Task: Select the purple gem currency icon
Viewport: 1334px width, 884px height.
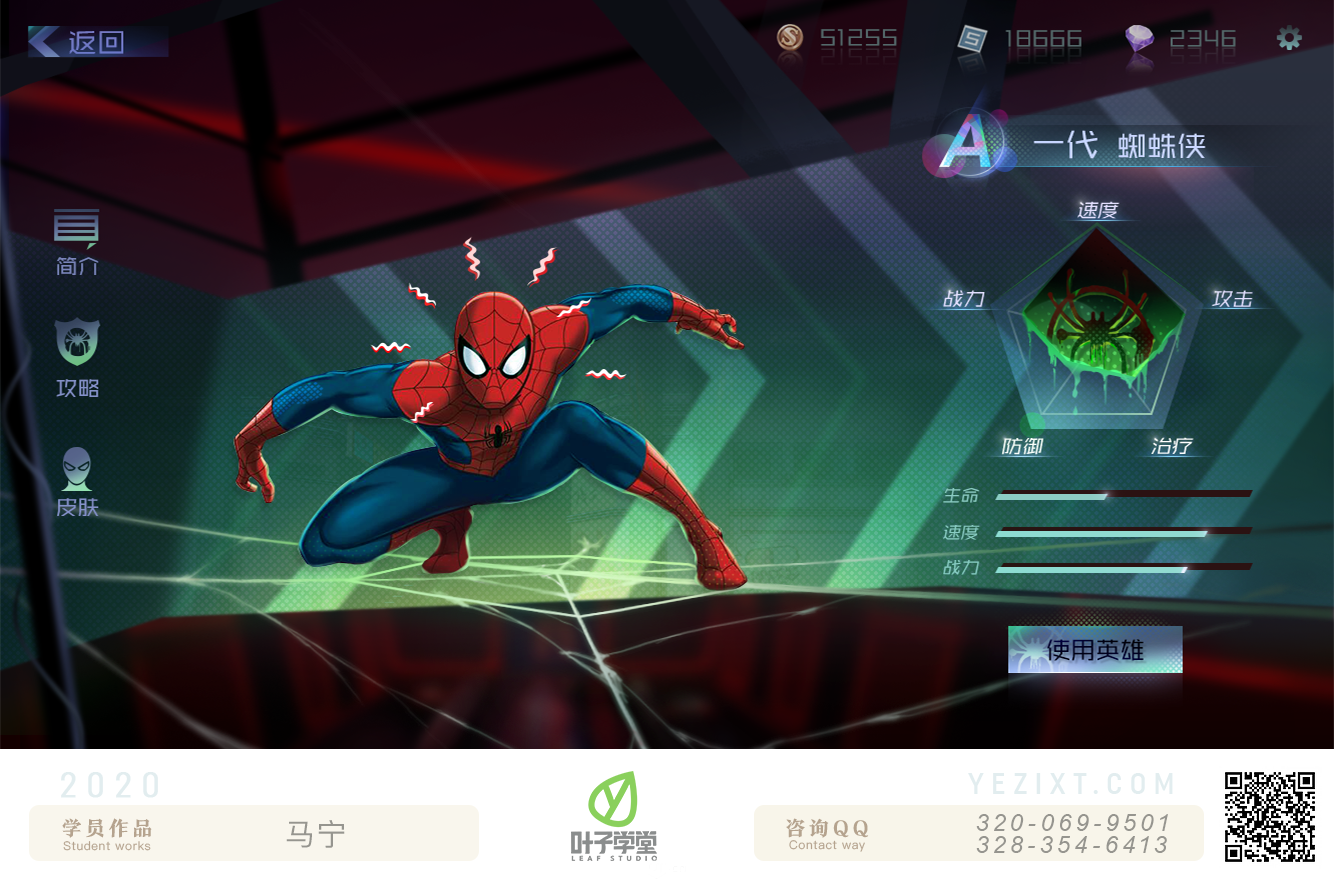Action: (x=1139, y=40)
